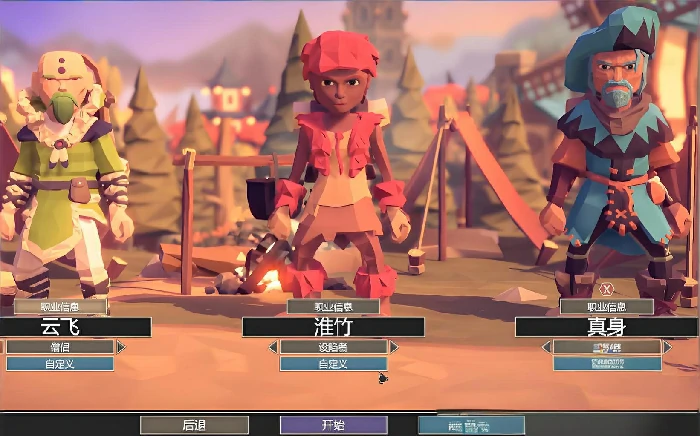Open the customize button under 真身

coord(606,364)
